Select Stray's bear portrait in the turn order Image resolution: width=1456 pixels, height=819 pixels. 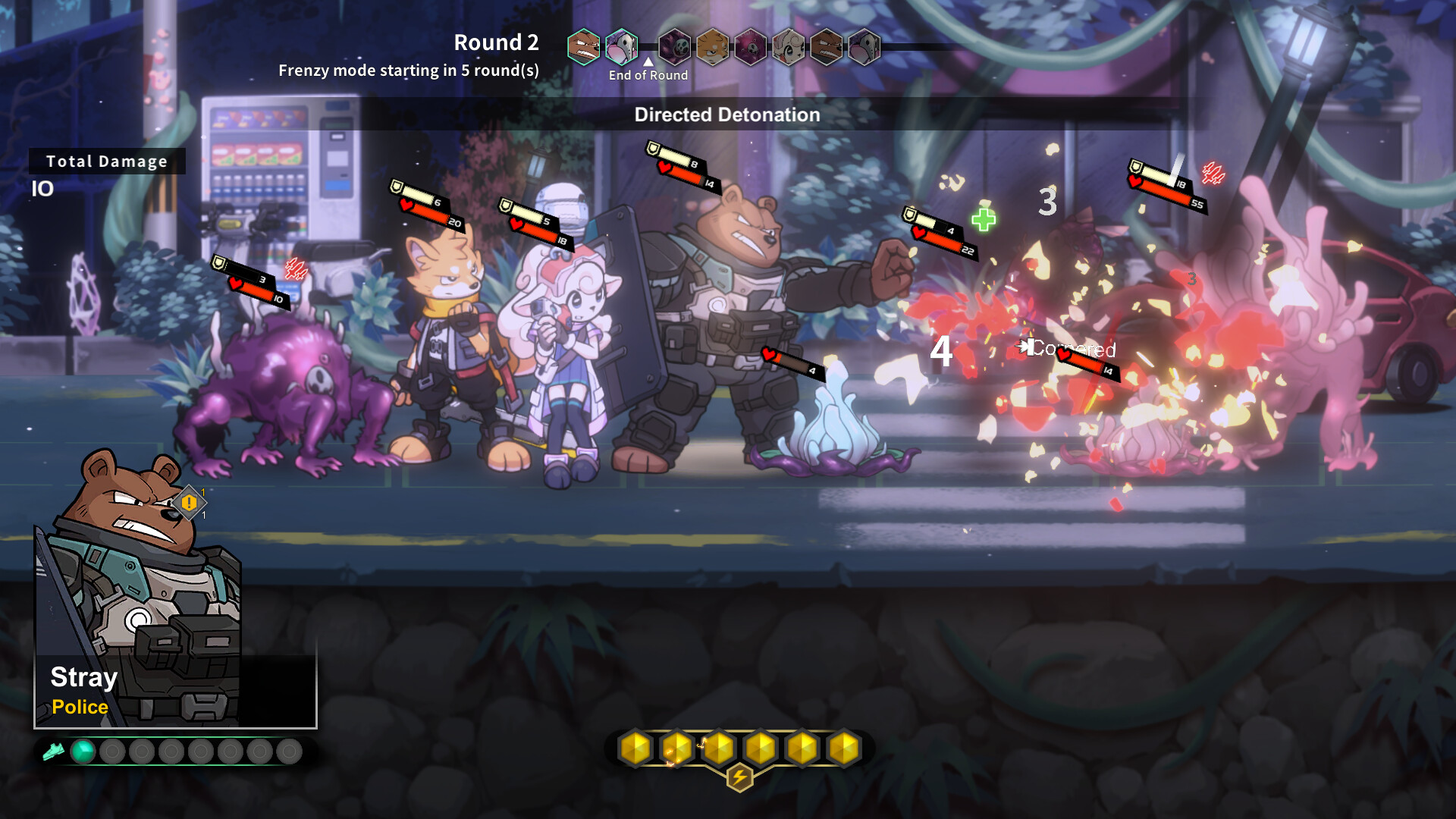pos(583,45)
